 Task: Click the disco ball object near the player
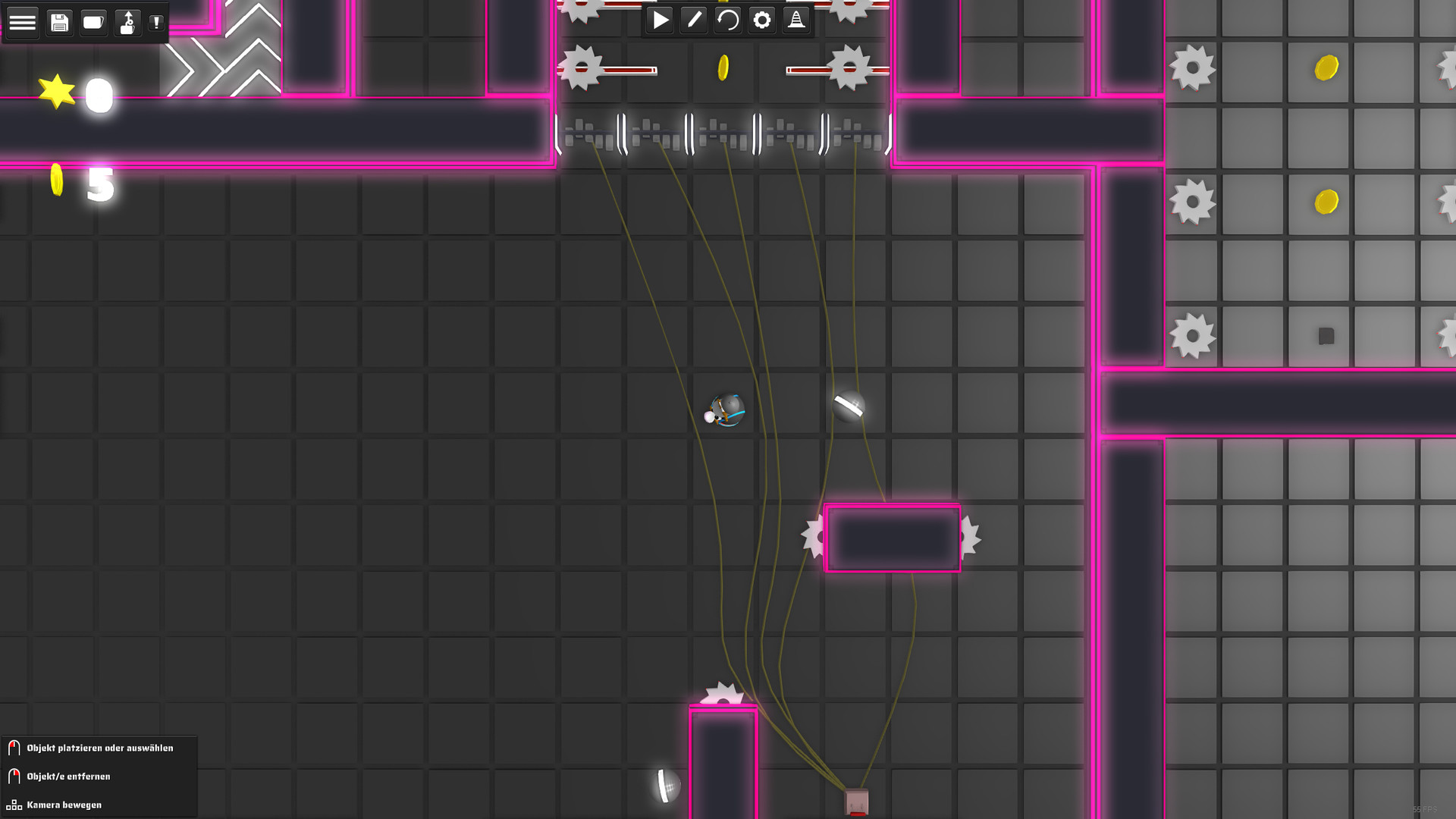(x=847, y=406)
